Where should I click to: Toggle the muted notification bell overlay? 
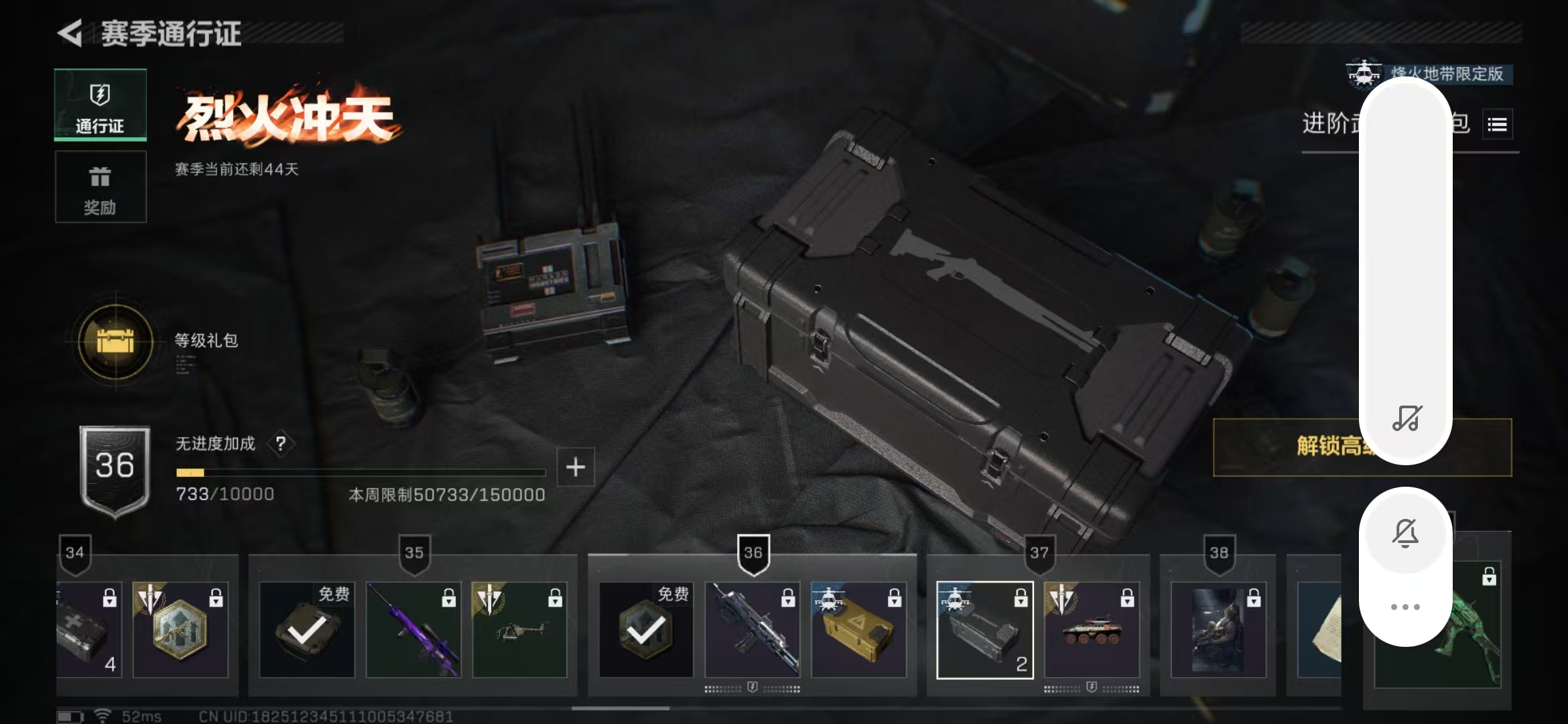click(1405, 534)
